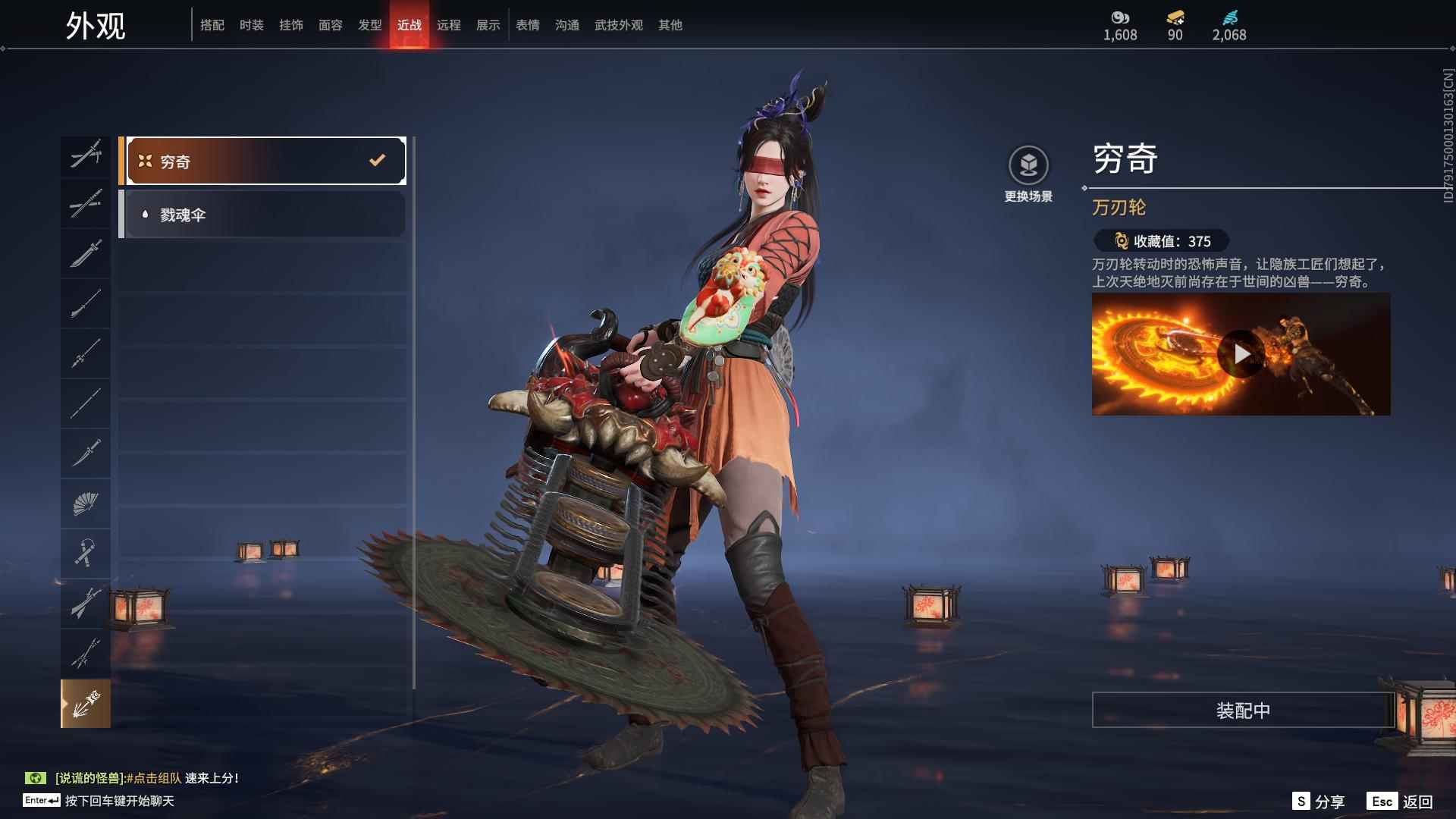Switch to the 武技外观 tab
The width and height of the screenshot is (1456, 819).
click(619, 25)
